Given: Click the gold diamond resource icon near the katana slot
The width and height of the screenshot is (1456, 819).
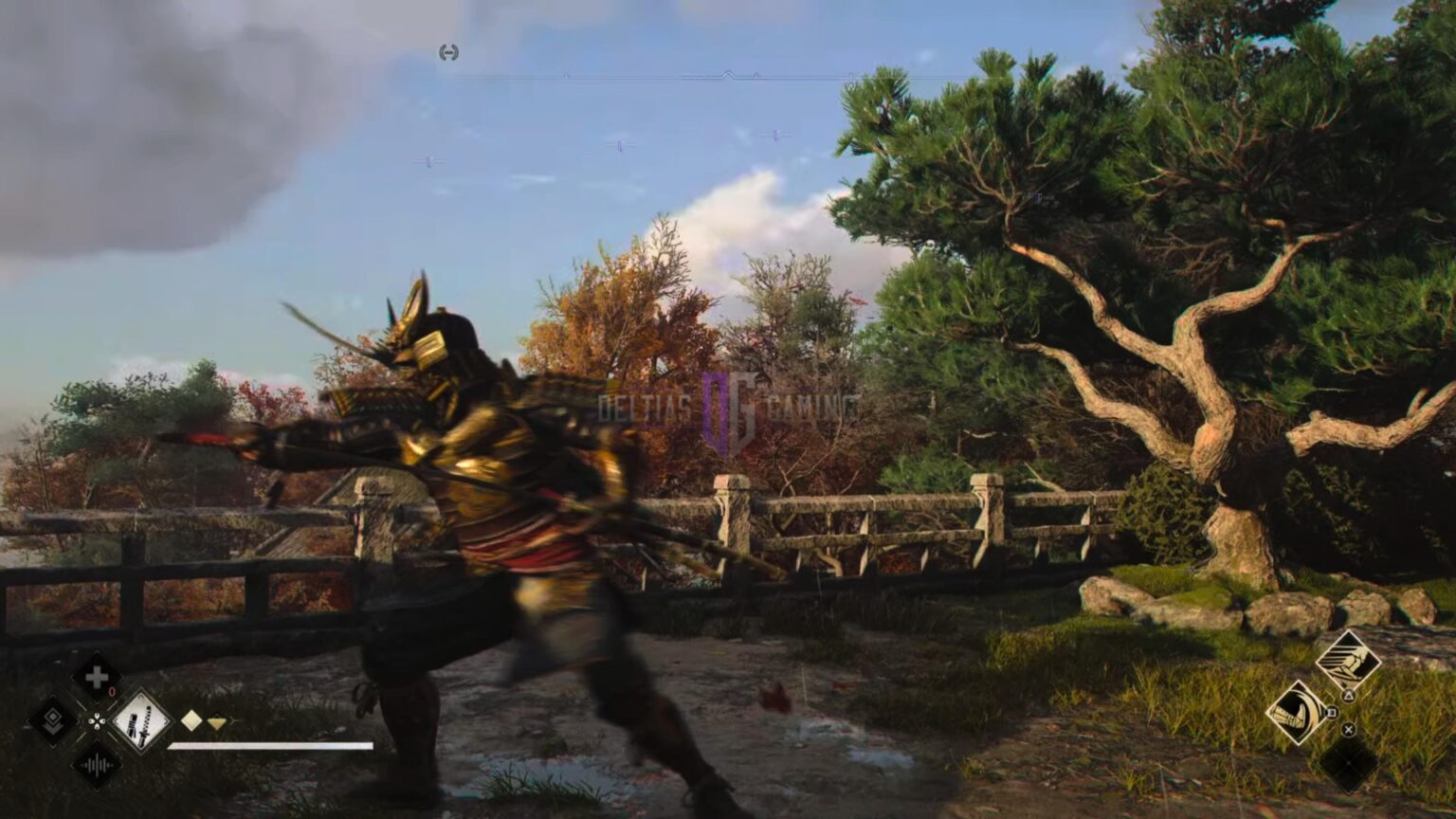Looking at the screenshot, I should 191,720.
